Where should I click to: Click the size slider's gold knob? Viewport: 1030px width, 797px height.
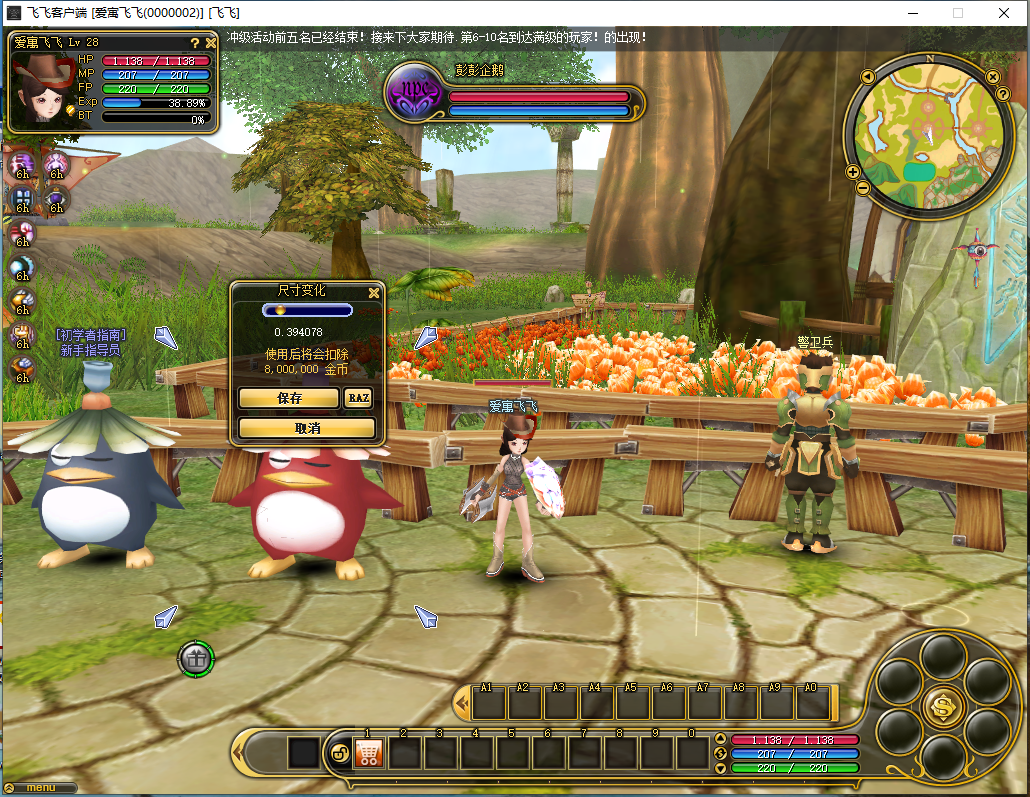click(x=281, y=311)
